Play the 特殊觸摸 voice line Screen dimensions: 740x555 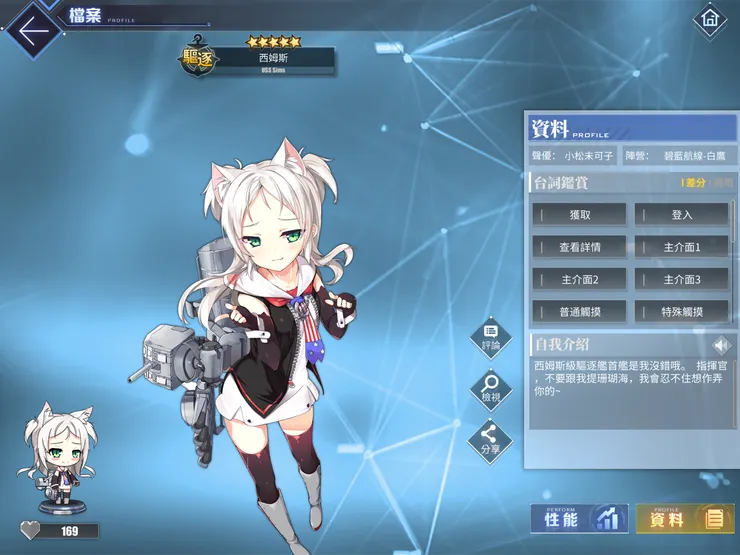tap(682, 311)
